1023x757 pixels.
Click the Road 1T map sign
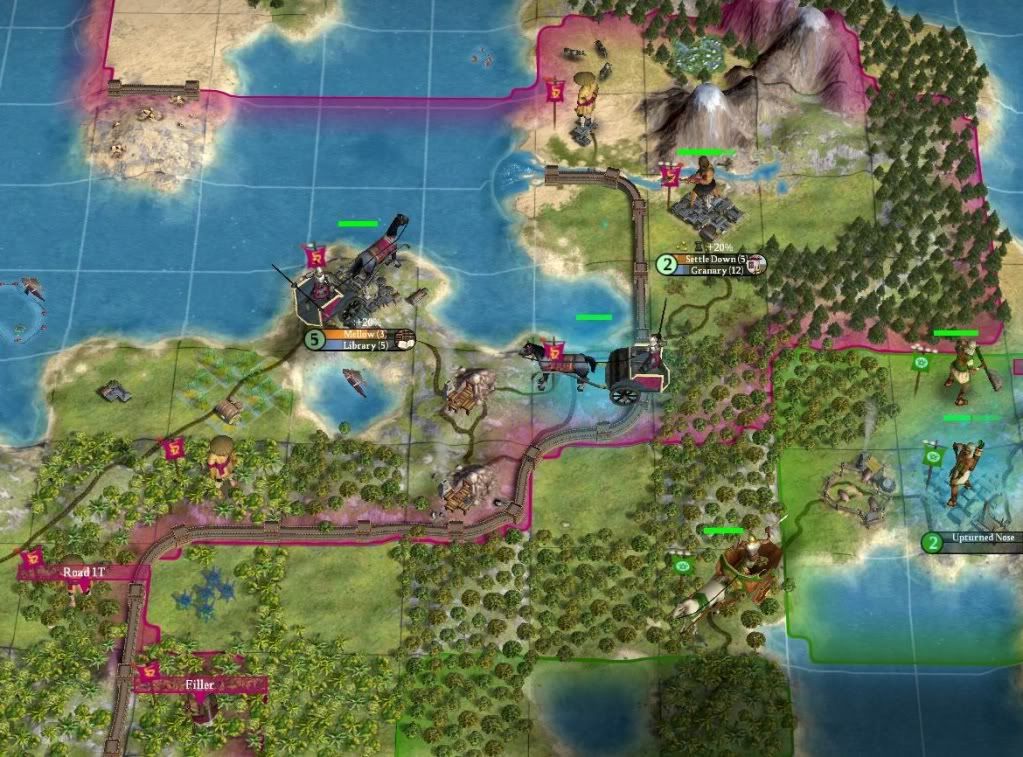pyautogui.click(x=83, y=573)
